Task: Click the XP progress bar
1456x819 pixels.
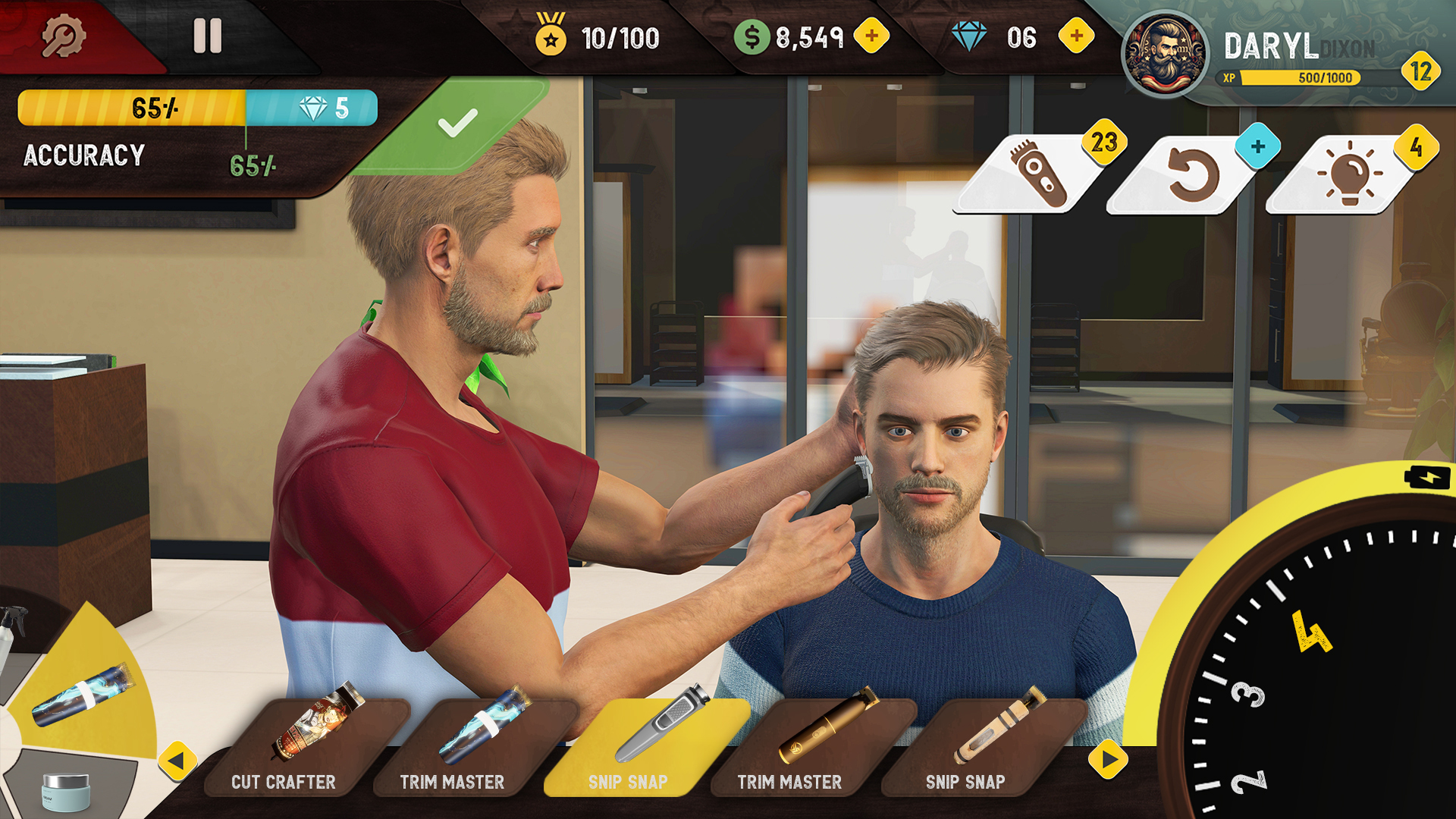Action: point(1289,78)
